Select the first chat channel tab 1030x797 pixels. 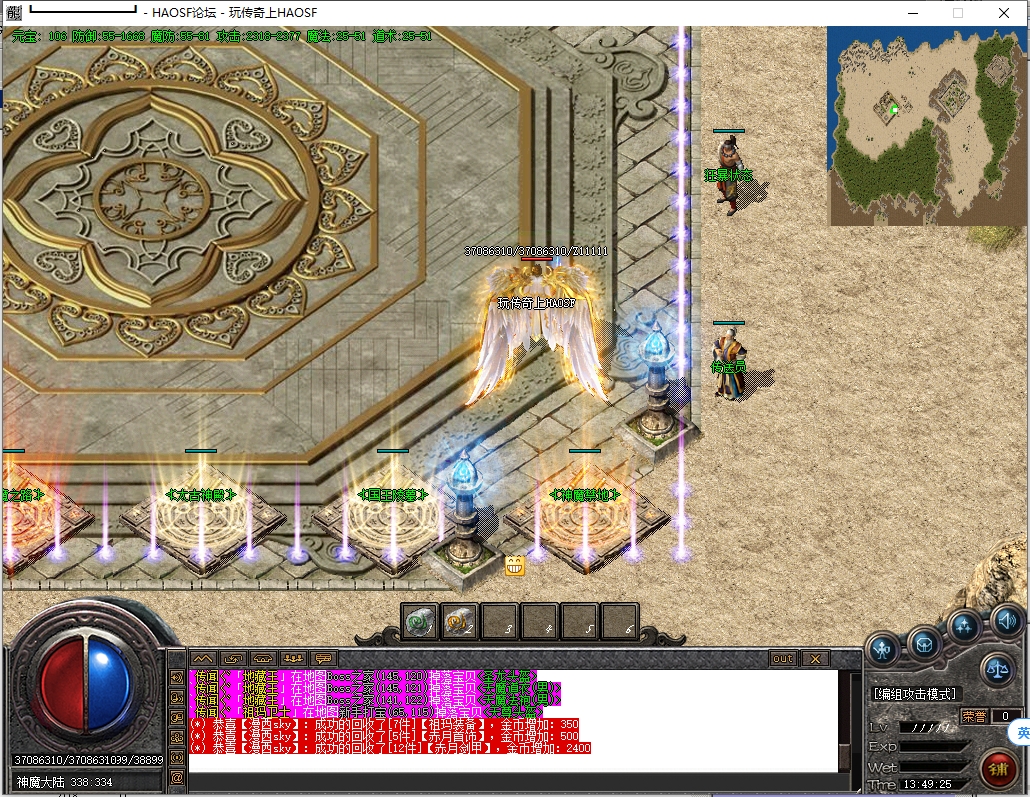203,659
